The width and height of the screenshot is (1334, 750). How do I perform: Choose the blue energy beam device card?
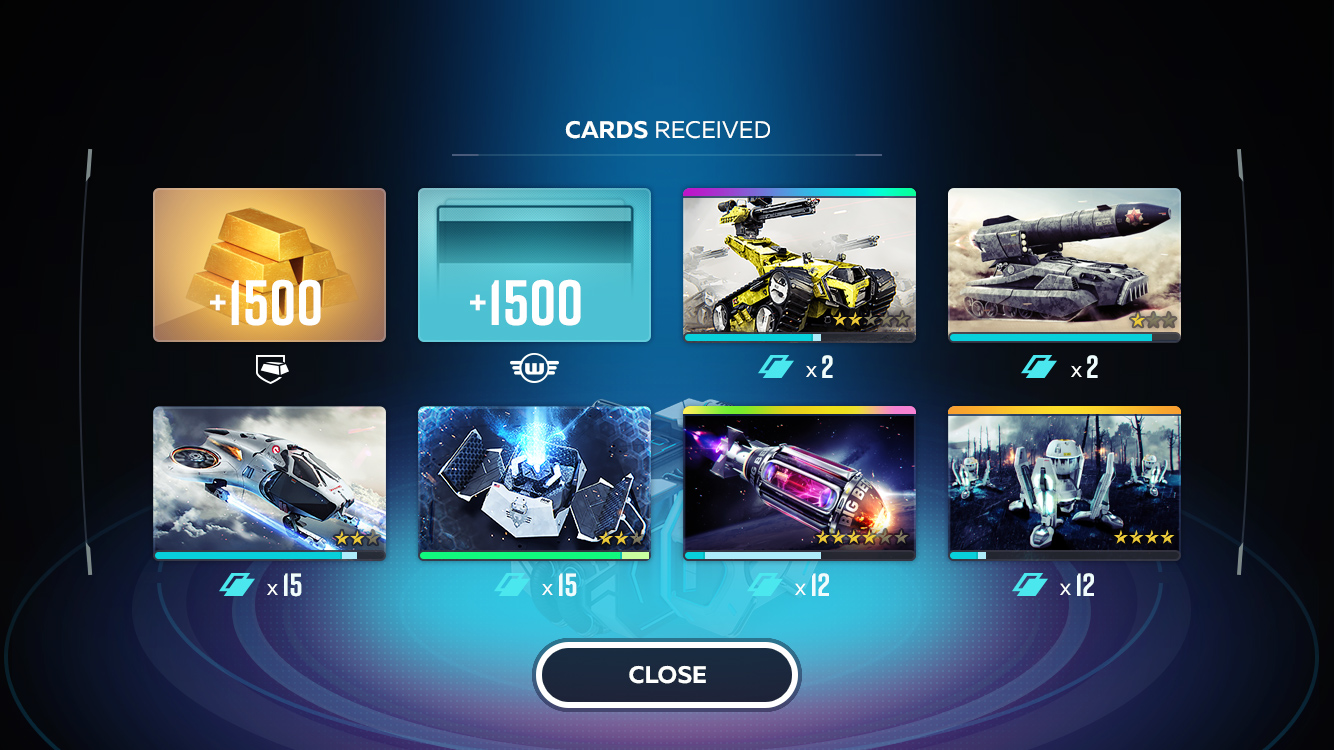[534, 483]
